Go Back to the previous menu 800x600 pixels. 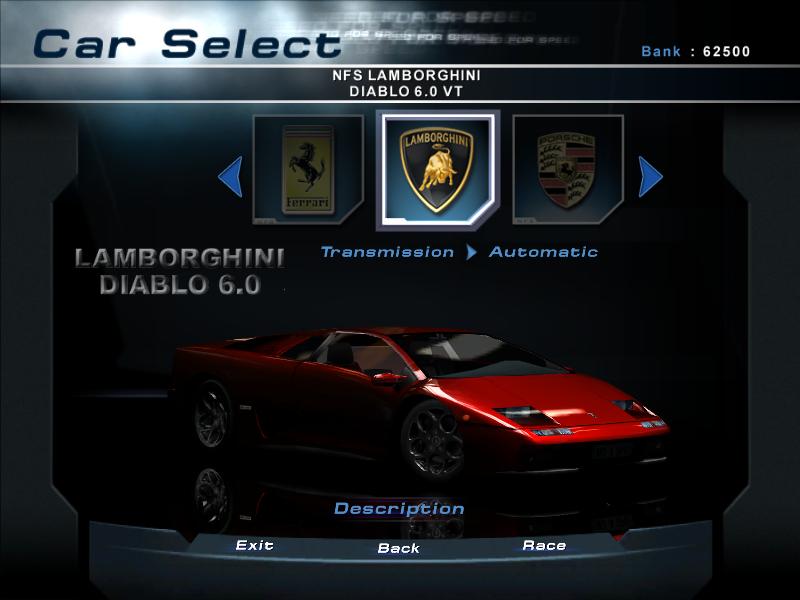pyautogui.click(x=399, y=548)
